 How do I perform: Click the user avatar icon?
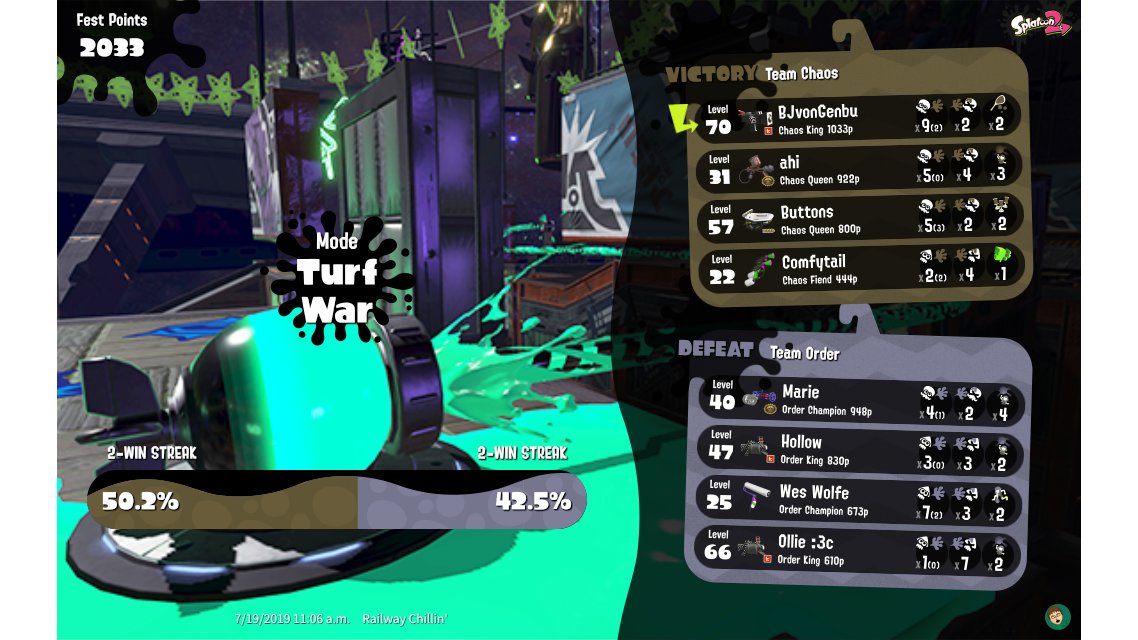(x=1057, y=615)
